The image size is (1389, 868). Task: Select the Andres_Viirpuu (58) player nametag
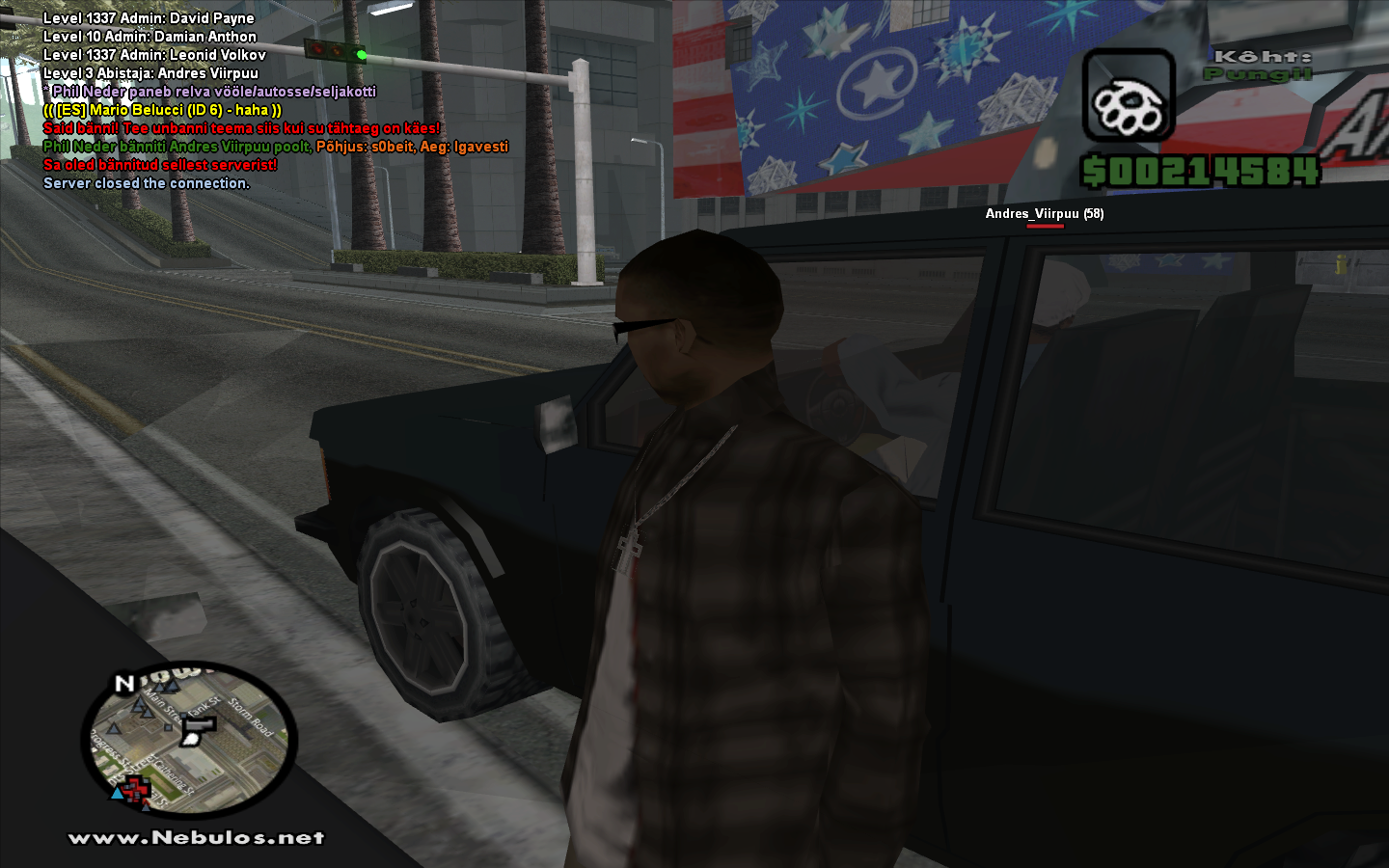click(1044, 214)
